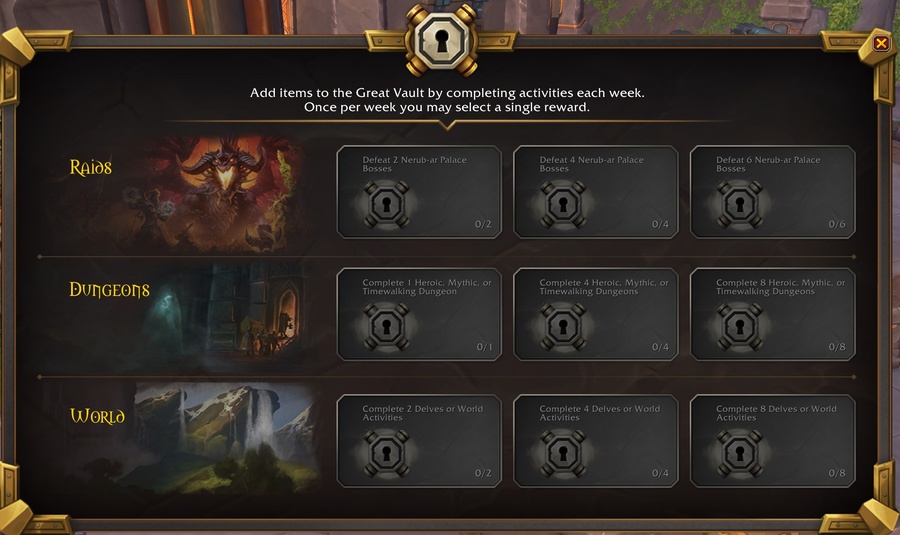This screenshot has height=535, width=900.
Task: Choose the Complete 8 Dungeons reward slot
Action: (x=772, y=314)
